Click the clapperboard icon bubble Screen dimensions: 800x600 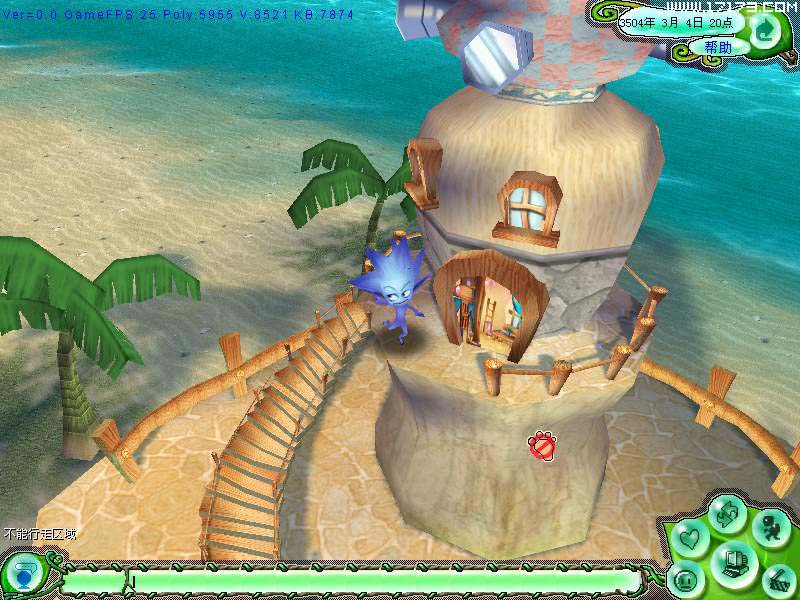tap(778, 577)
